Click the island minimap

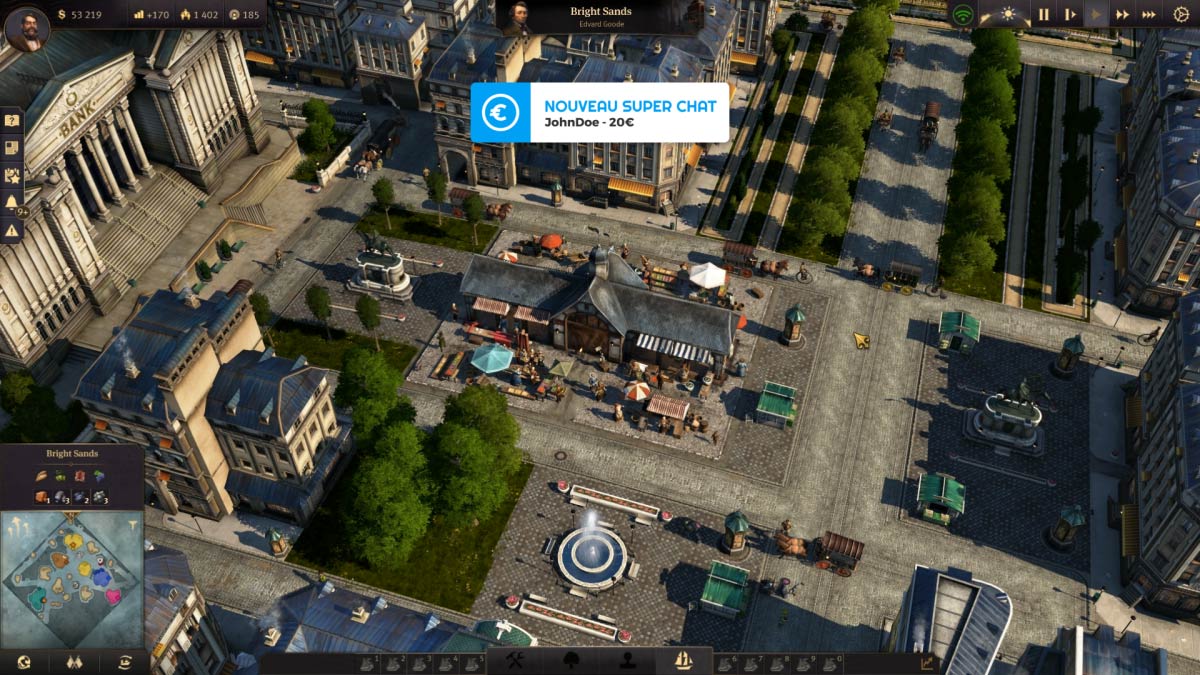(x=72, y=578)
